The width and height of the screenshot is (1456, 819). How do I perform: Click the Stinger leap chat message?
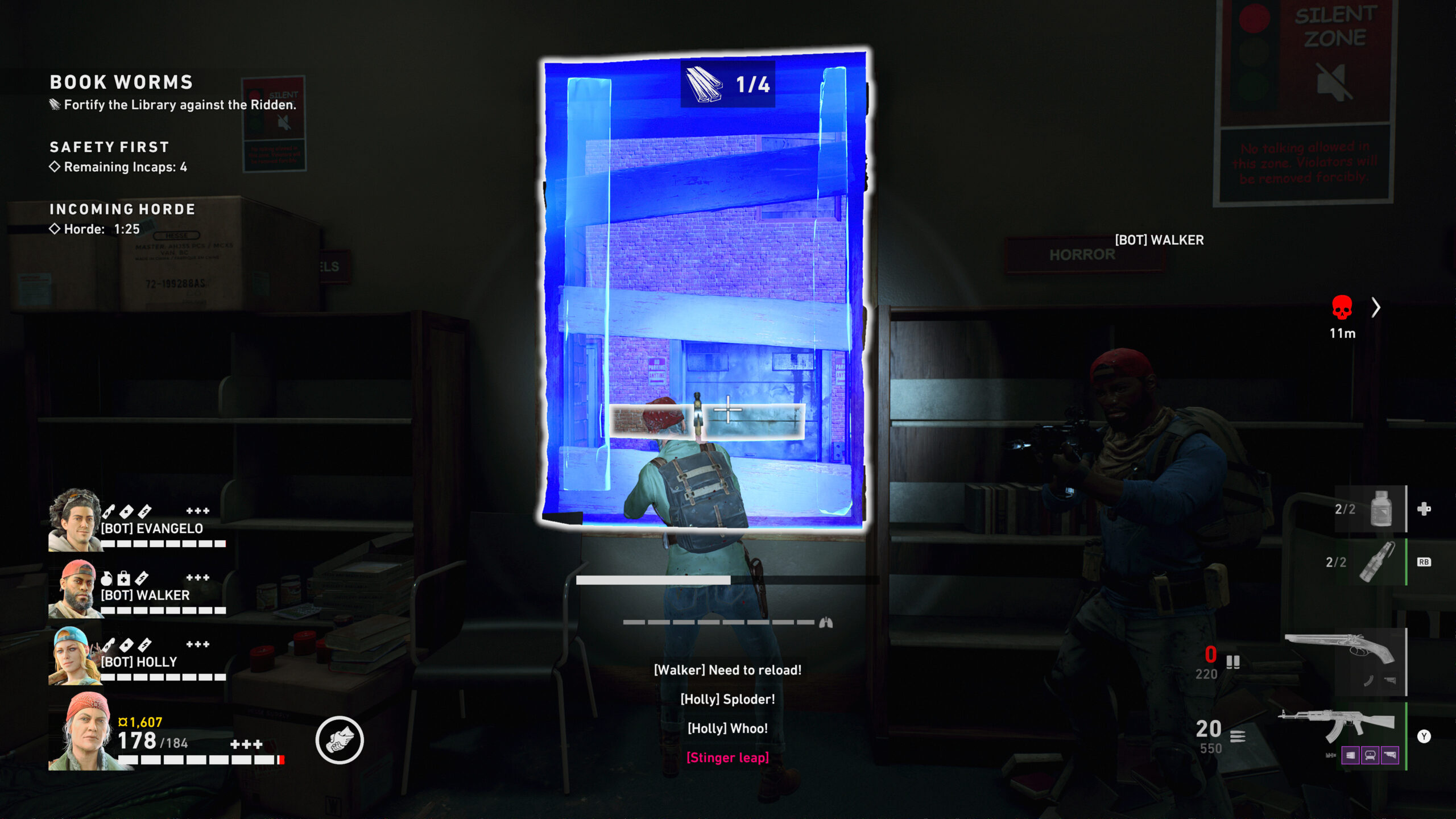728,757
